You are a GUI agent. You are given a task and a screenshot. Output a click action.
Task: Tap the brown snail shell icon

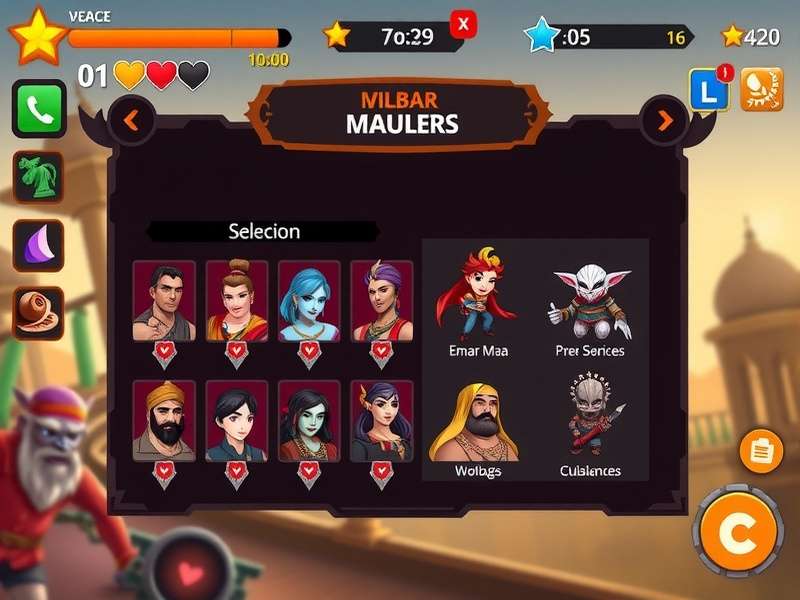tap(39, 313)
